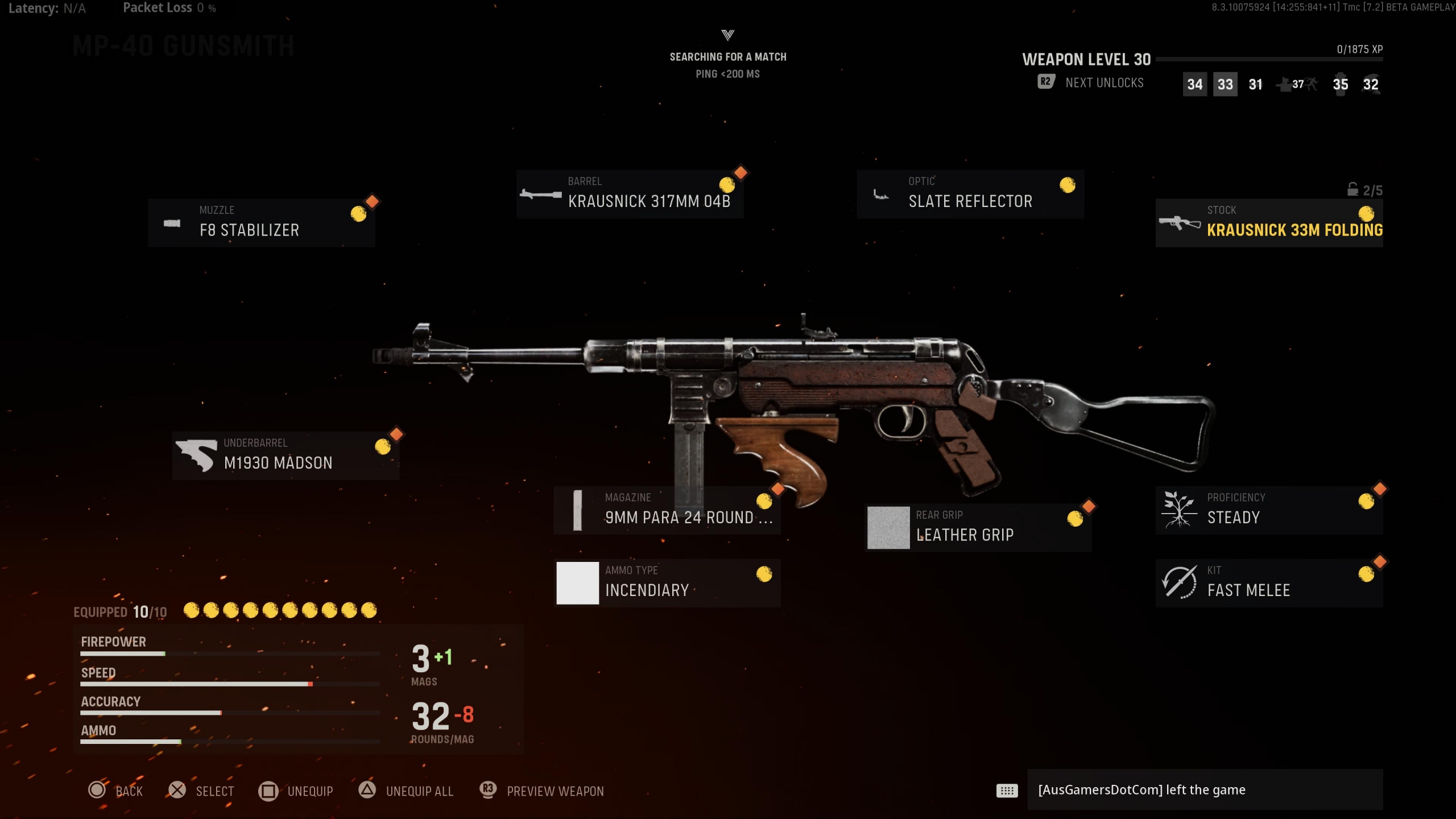Choose the Slate Reflector optic slot

(x=970, y=194)
